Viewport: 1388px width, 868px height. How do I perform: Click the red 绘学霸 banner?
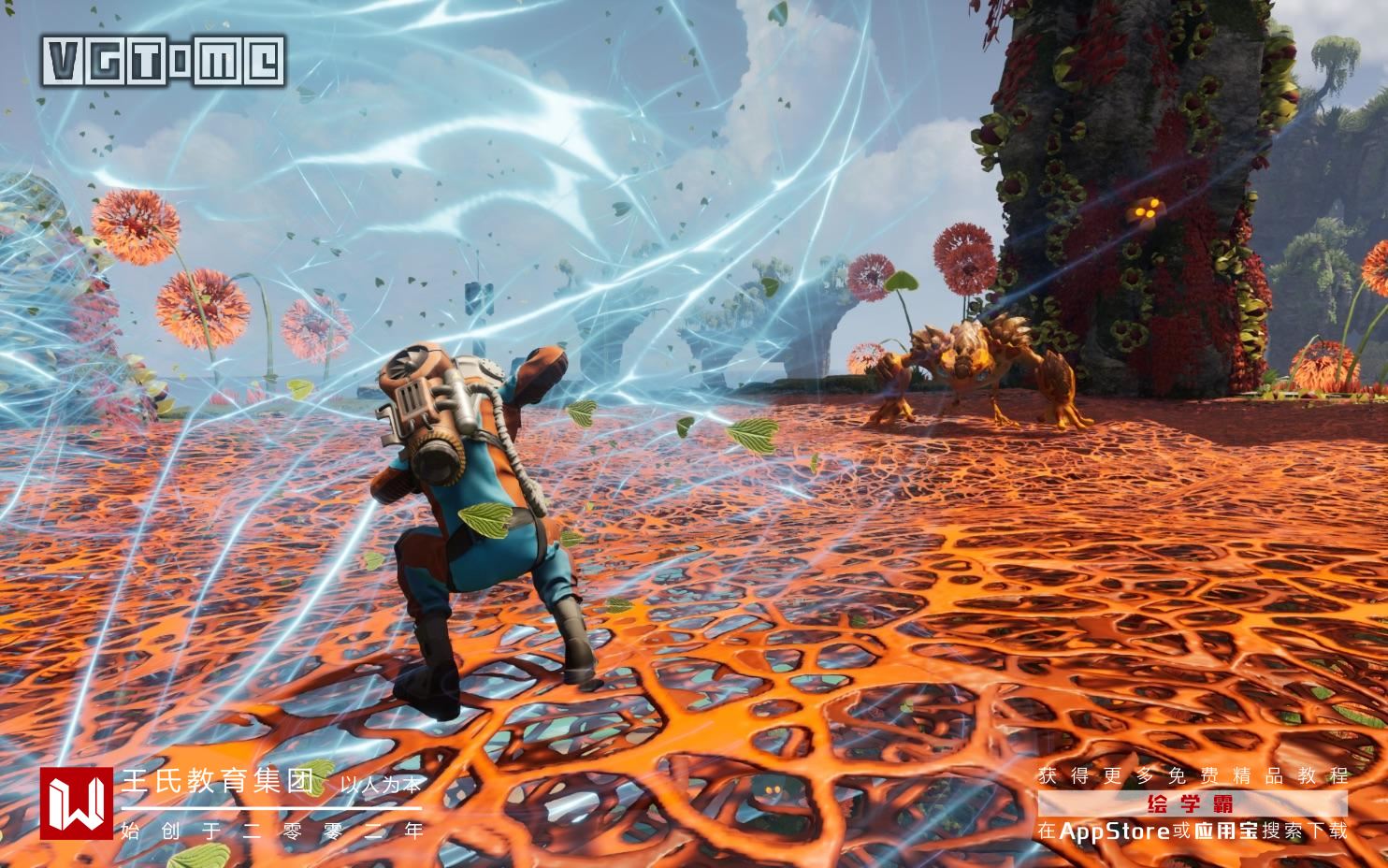(x=1192, y=803)
